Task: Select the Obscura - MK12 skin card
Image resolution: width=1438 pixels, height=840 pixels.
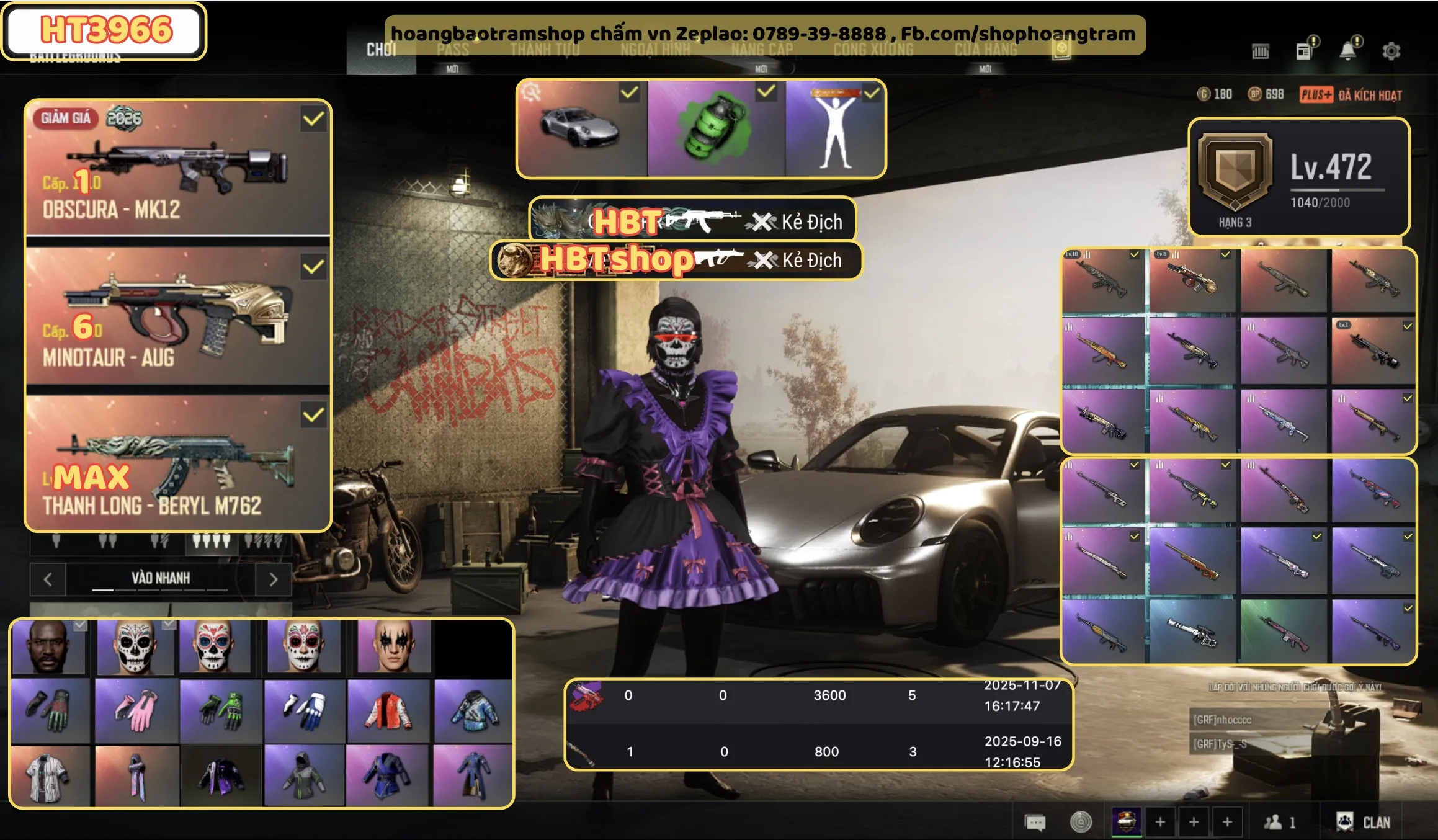Action: 177,168
